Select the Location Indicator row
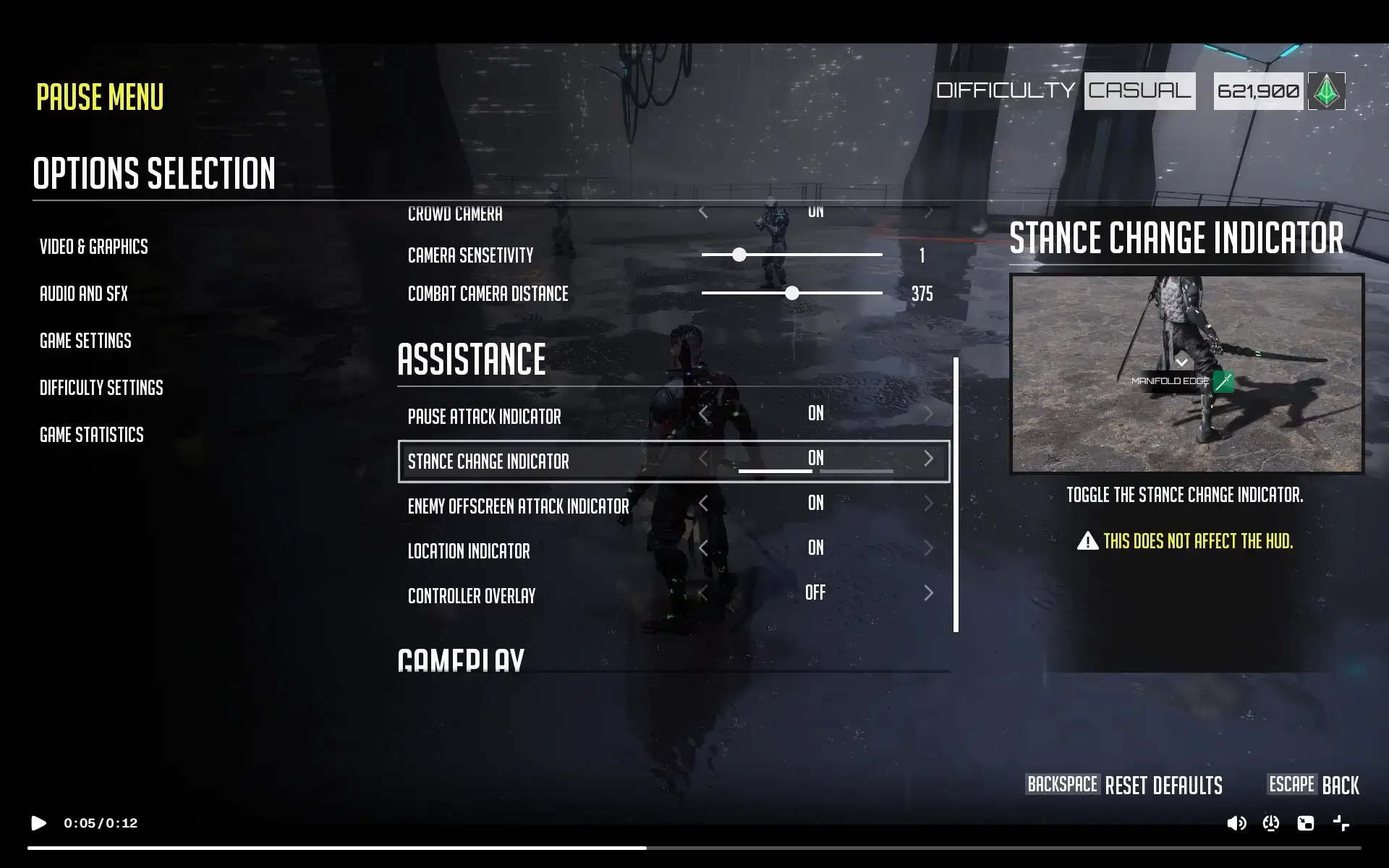The height and width of the screenshot is (868, 1389). click(469, 551)
